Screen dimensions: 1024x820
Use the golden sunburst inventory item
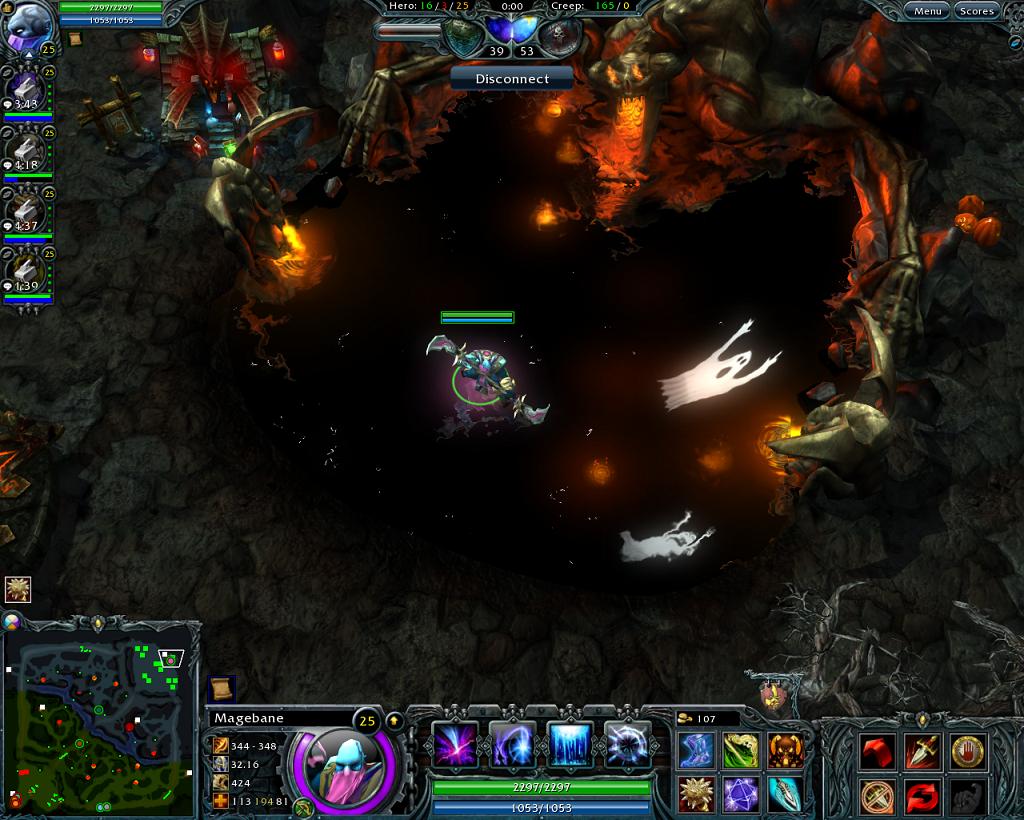pyautogui.click(x=696, y=794)
